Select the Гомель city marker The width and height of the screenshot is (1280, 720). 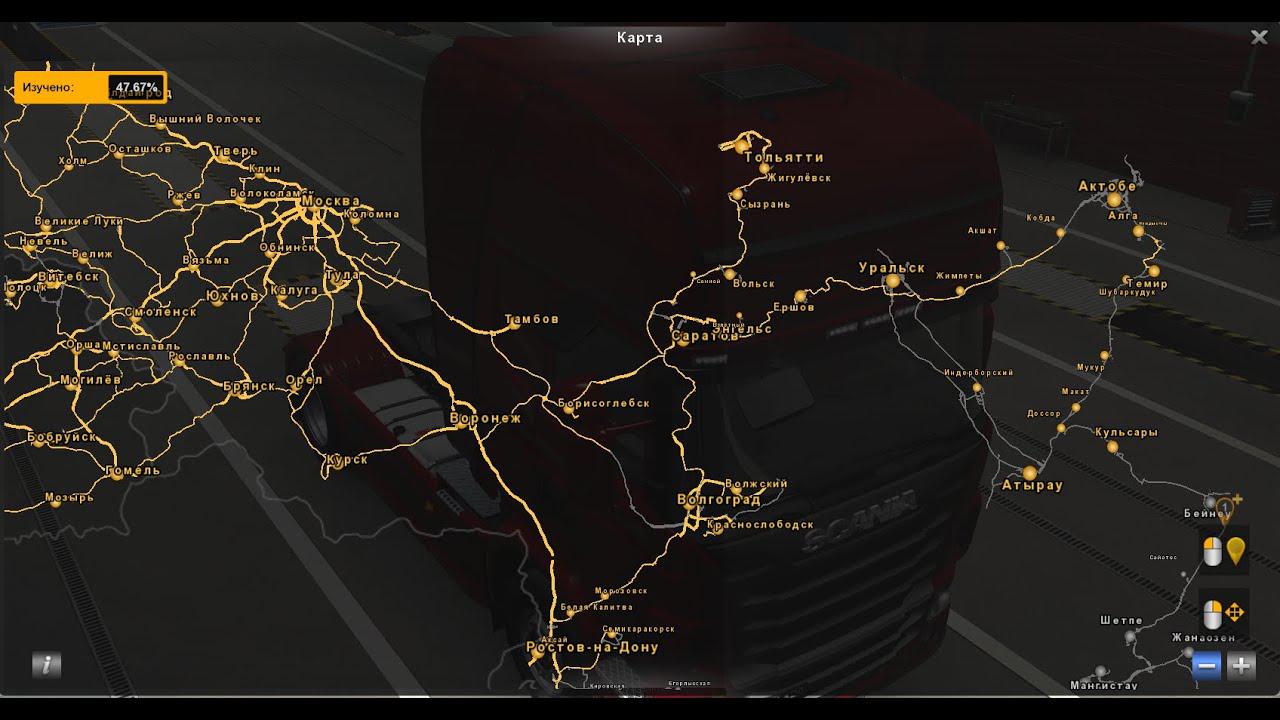coord(117,474)
